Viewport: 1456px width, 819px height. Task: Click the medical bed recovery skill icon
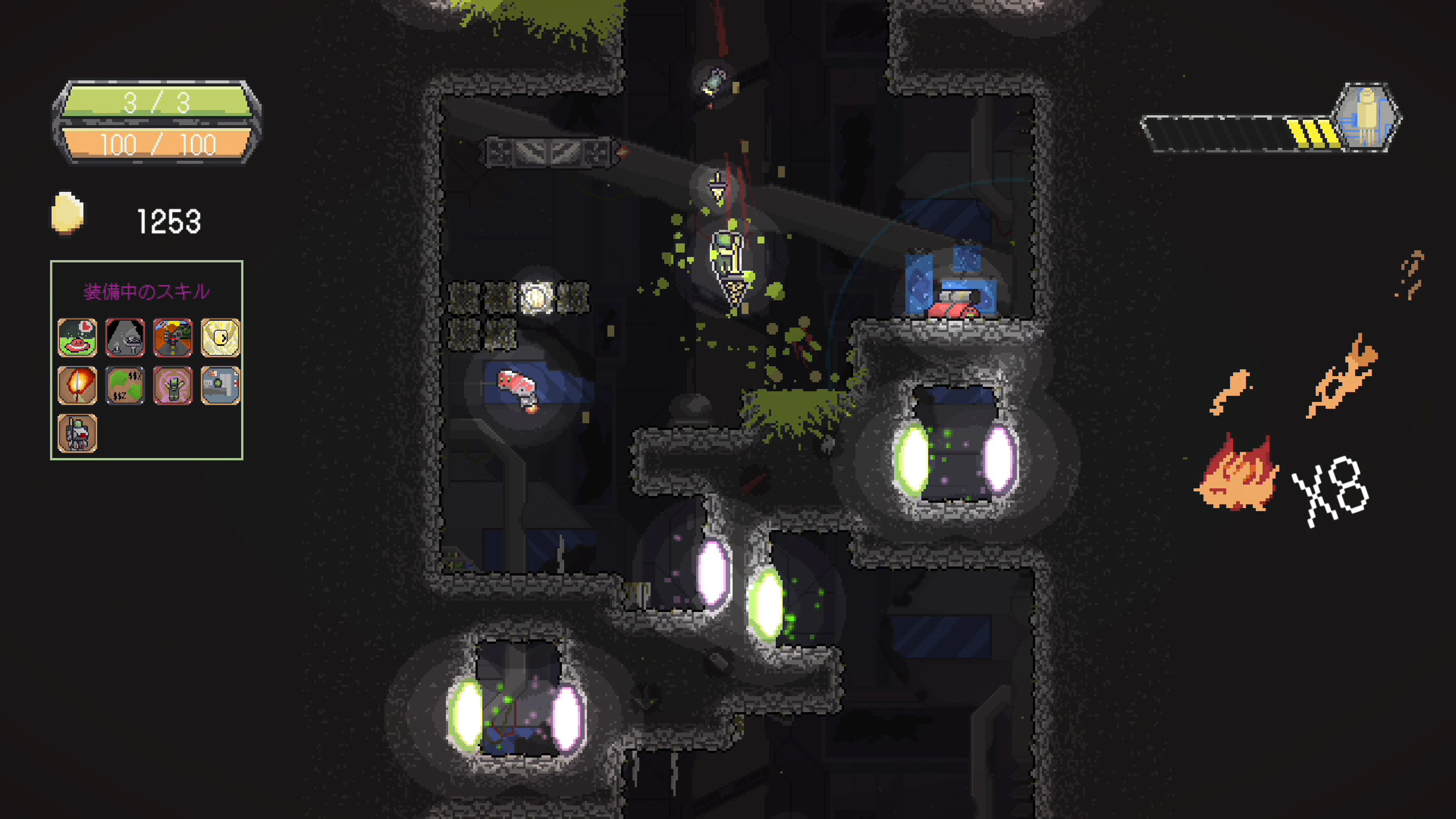coord(220,386)
